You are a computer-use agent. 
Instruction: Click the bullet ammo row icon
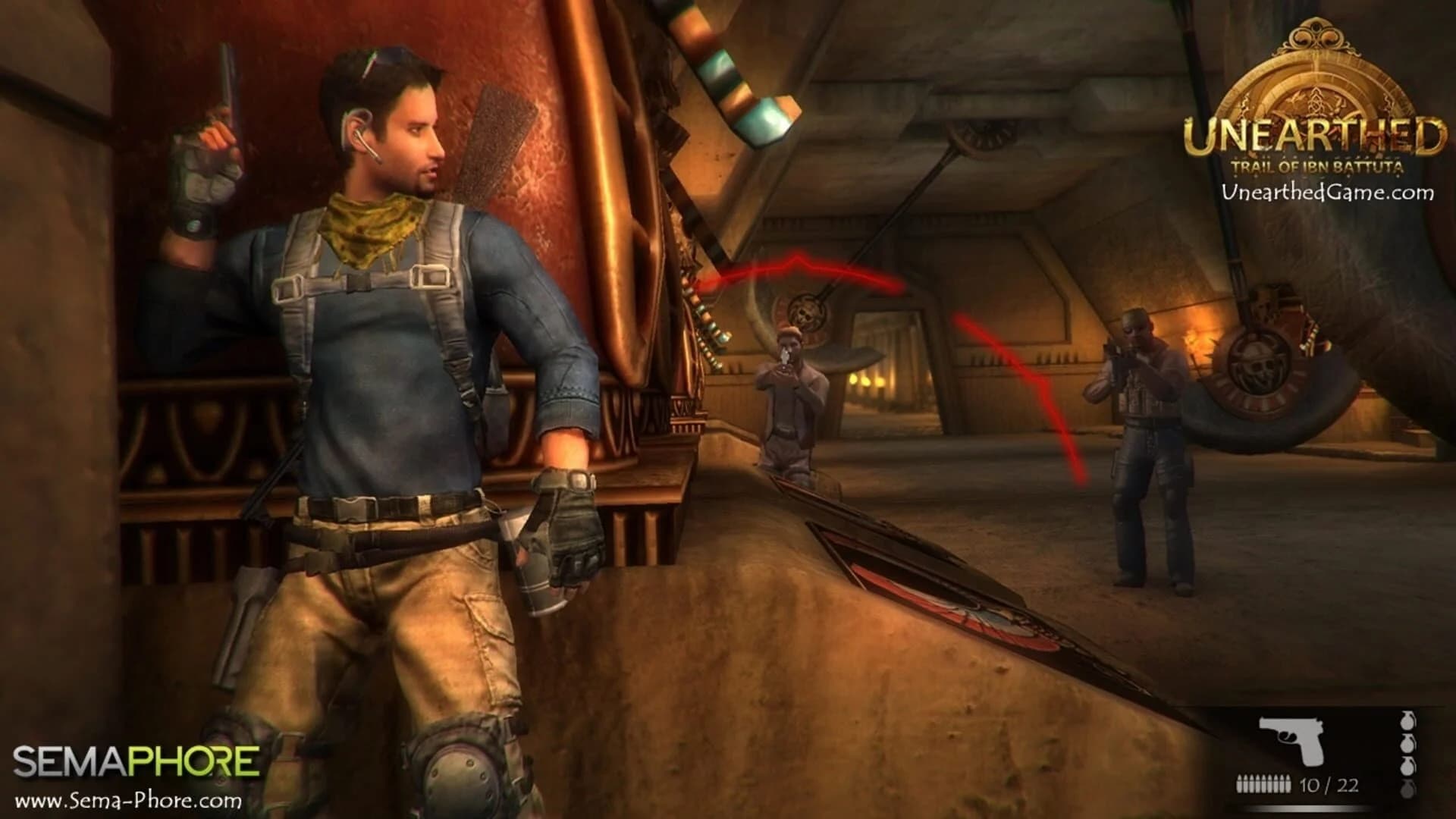[1263, 783]
